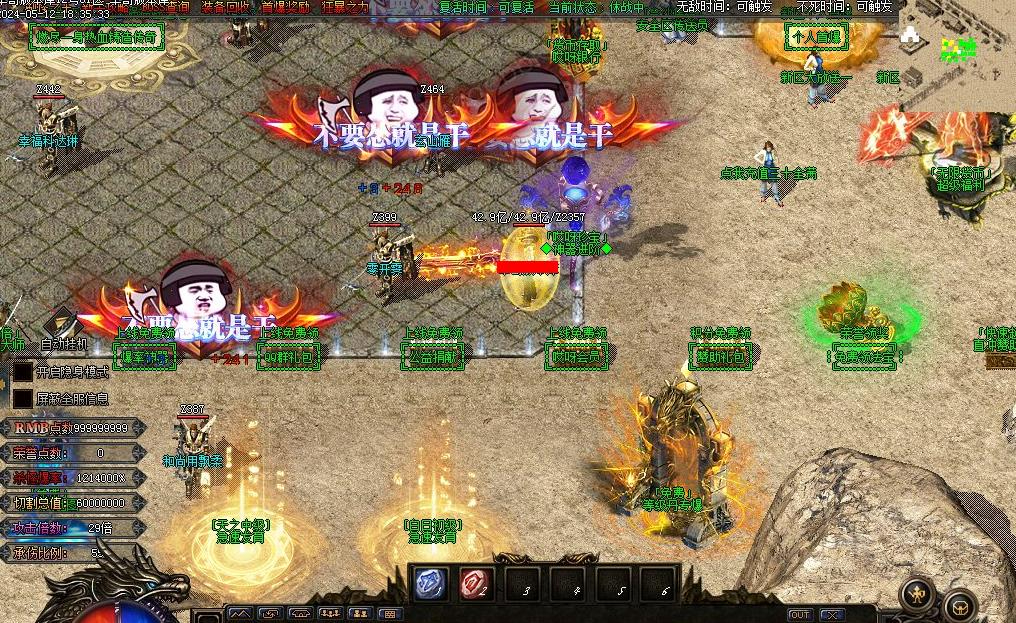This screenshot has width=1016, height=623.
Task: Use the red stone in hotbar slot 2
Action: pos(475,585)
